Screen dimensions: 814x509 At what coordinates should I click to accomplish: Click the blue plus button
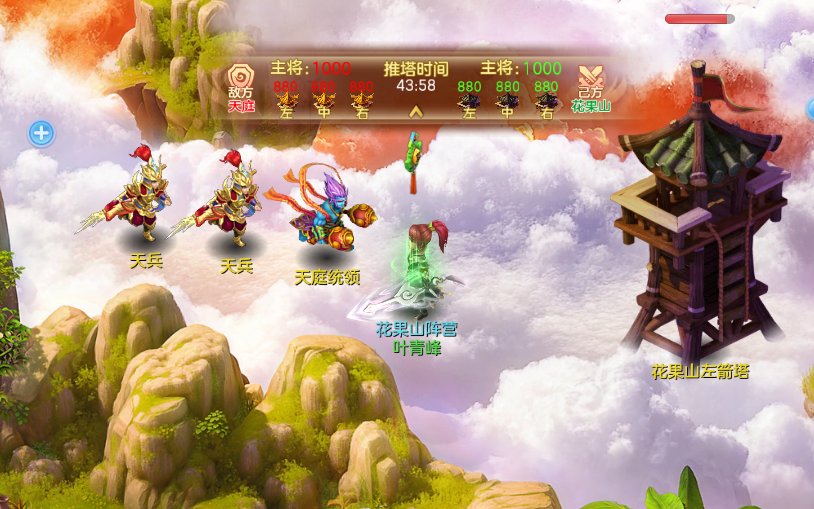click(41, 133)
